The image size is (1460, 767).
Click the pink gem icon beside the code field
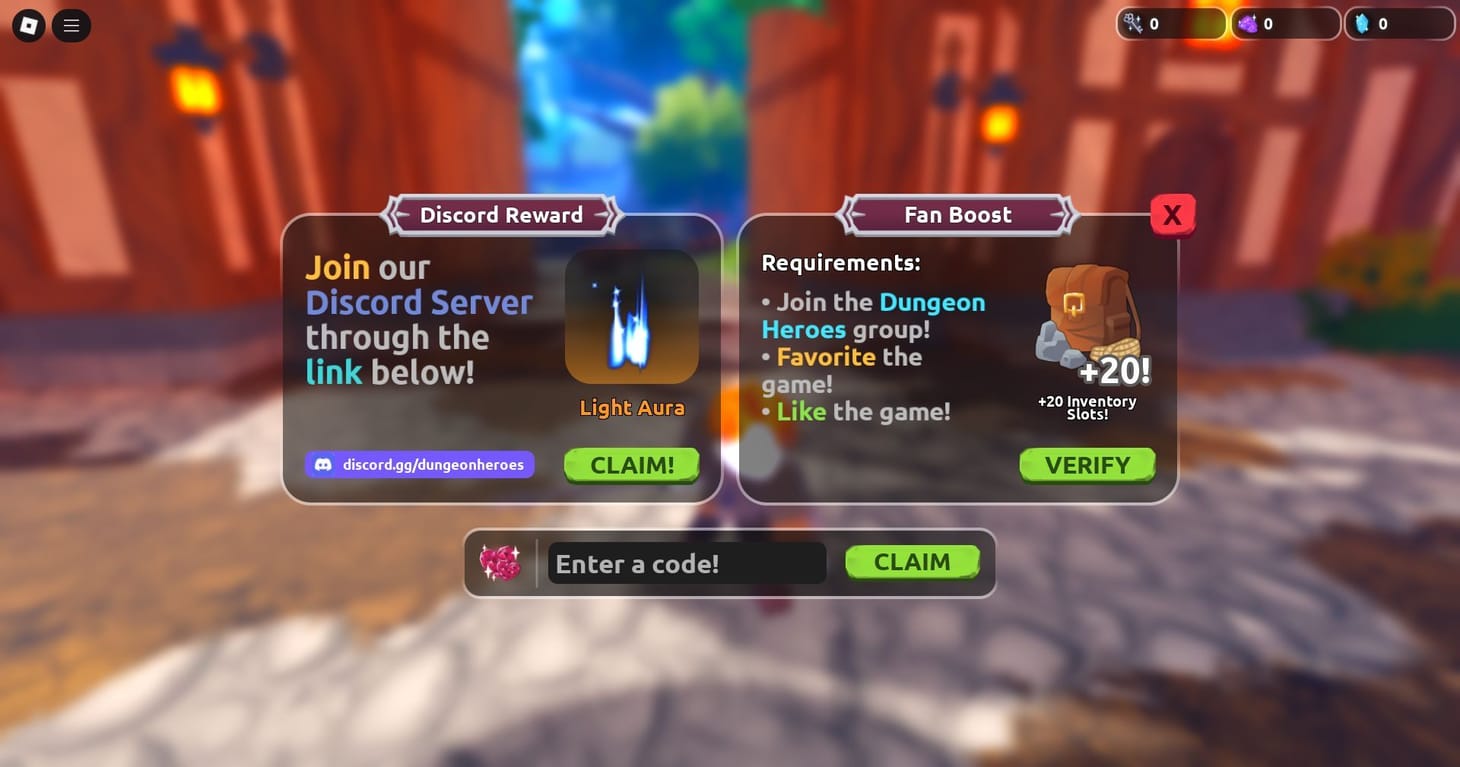tap(501, 562)
